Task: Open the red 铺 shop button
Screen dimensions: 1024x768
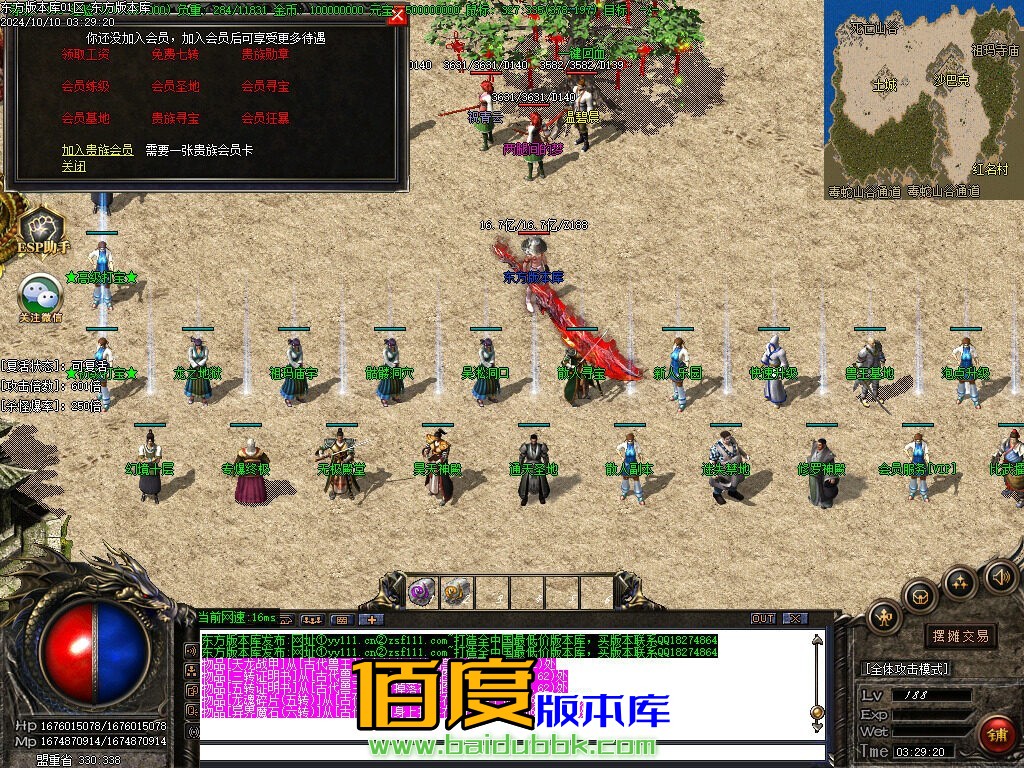Action: click(995, 735)
